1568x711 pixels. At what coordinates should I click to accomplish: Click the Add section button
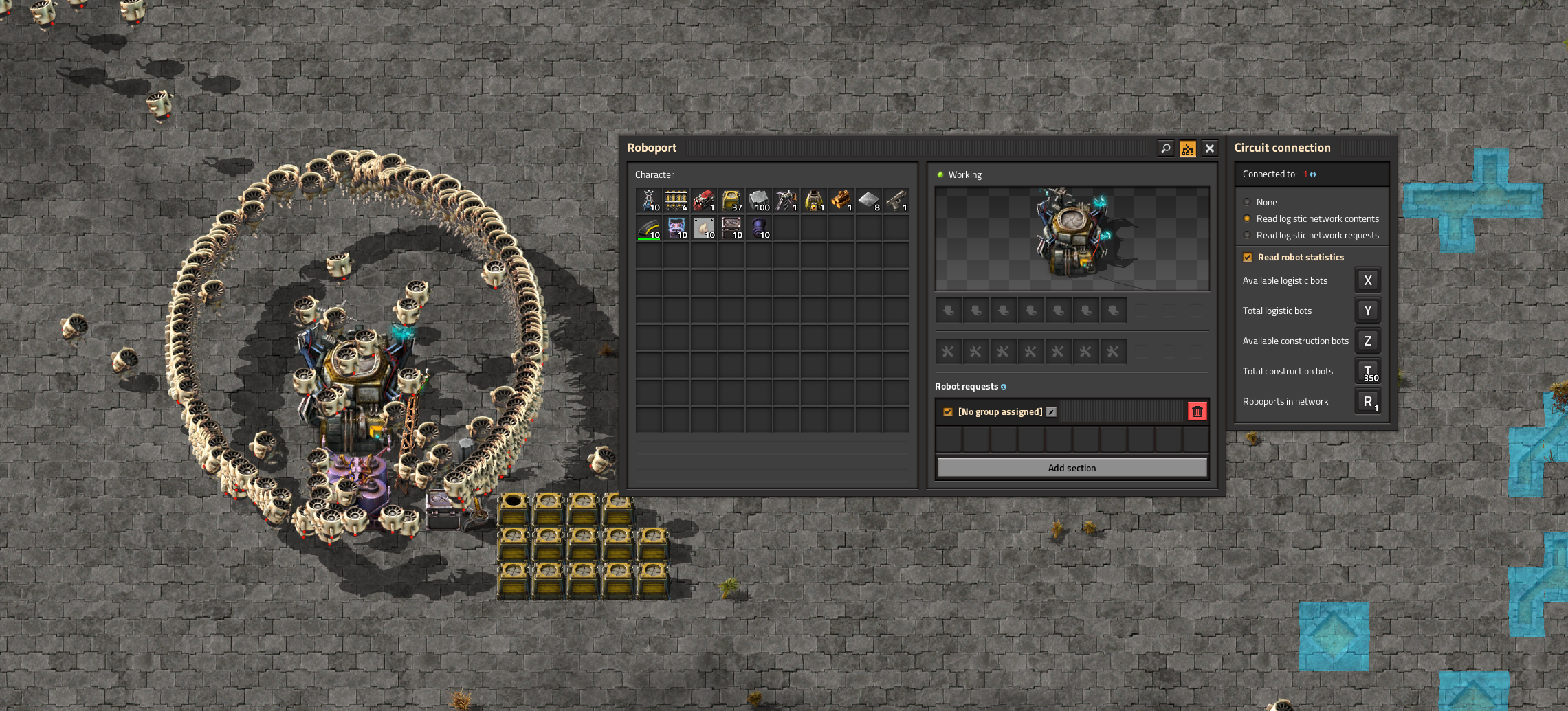1072,468
